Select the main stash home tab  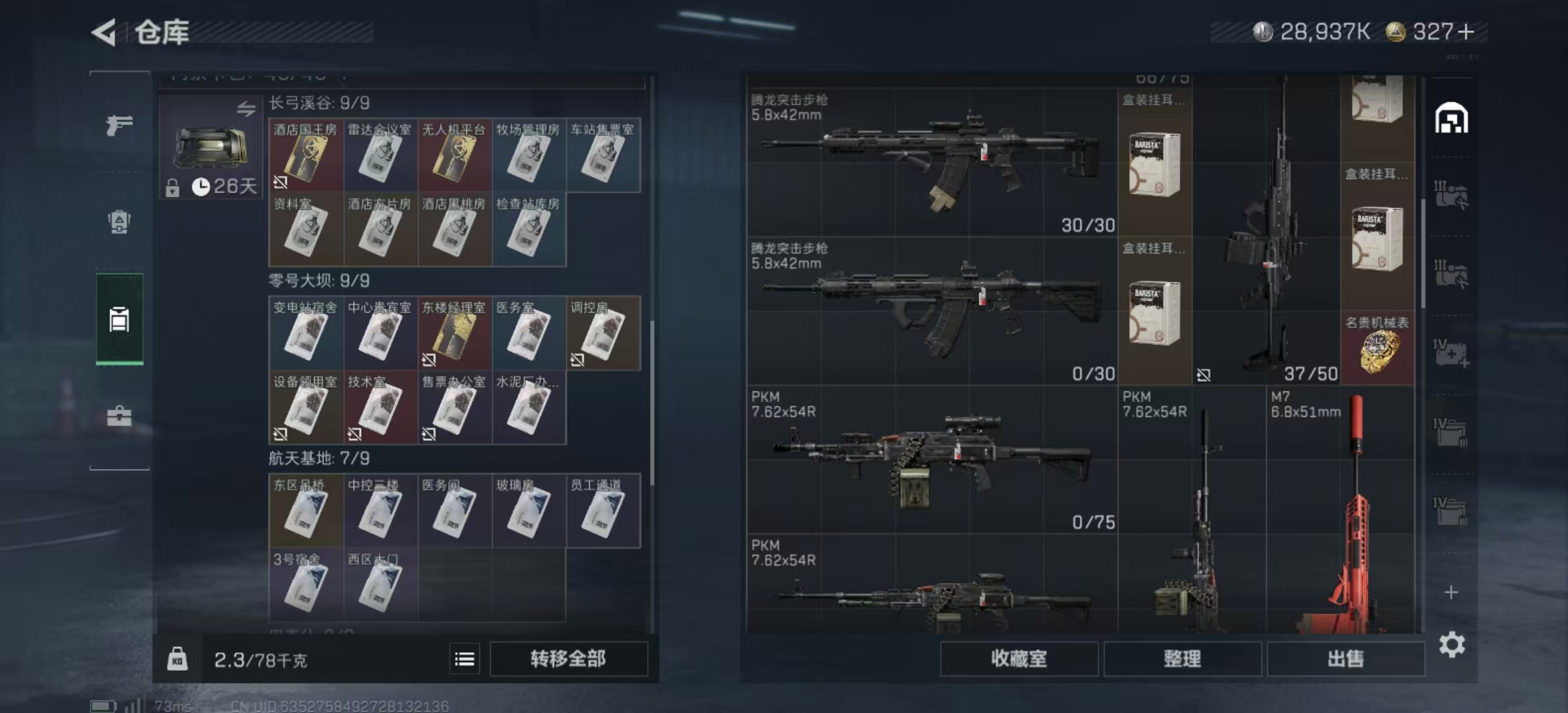(1451, 119)
